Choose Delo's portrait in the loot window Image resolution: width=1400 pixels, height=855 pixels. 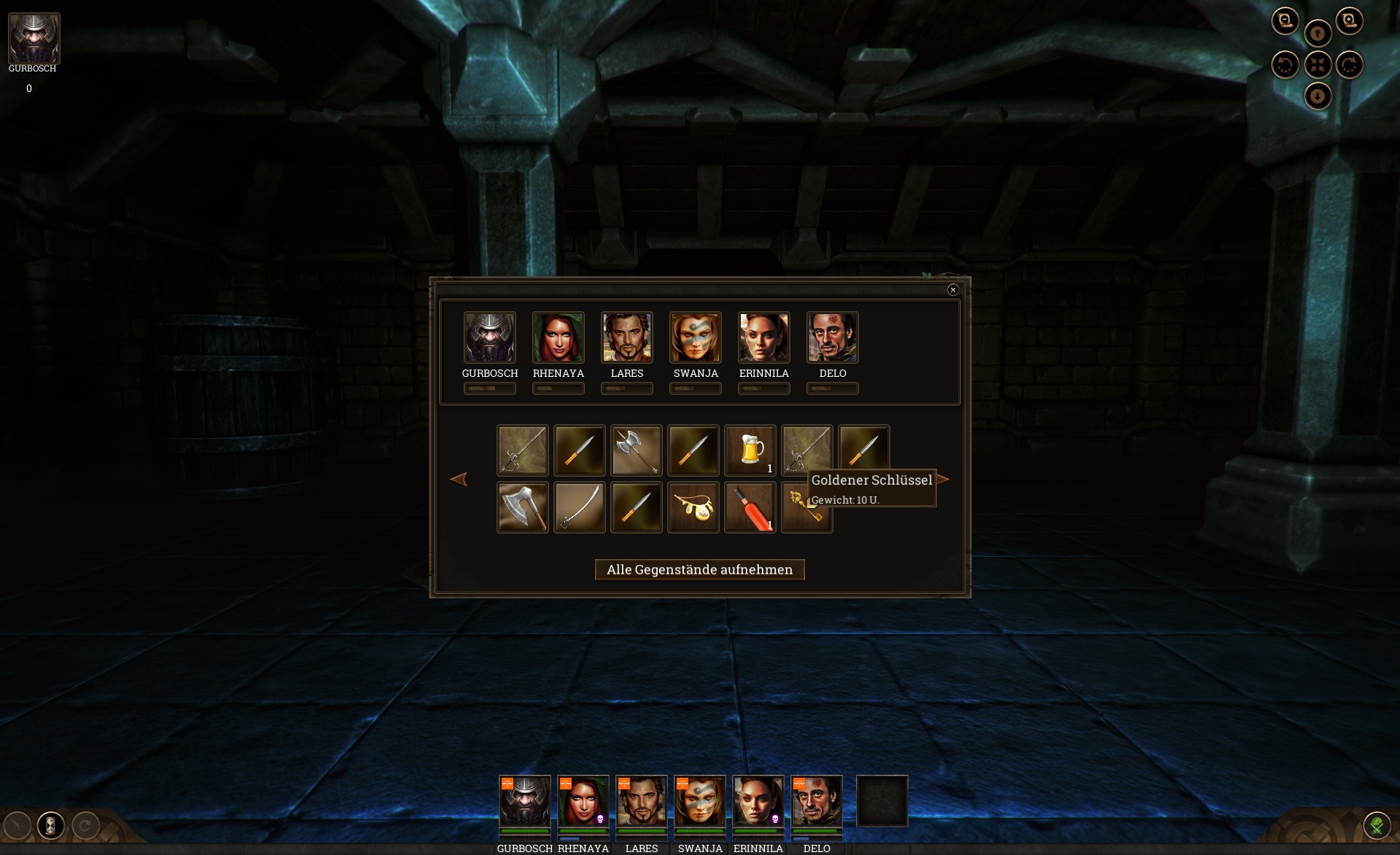click(x=832, y=337)
